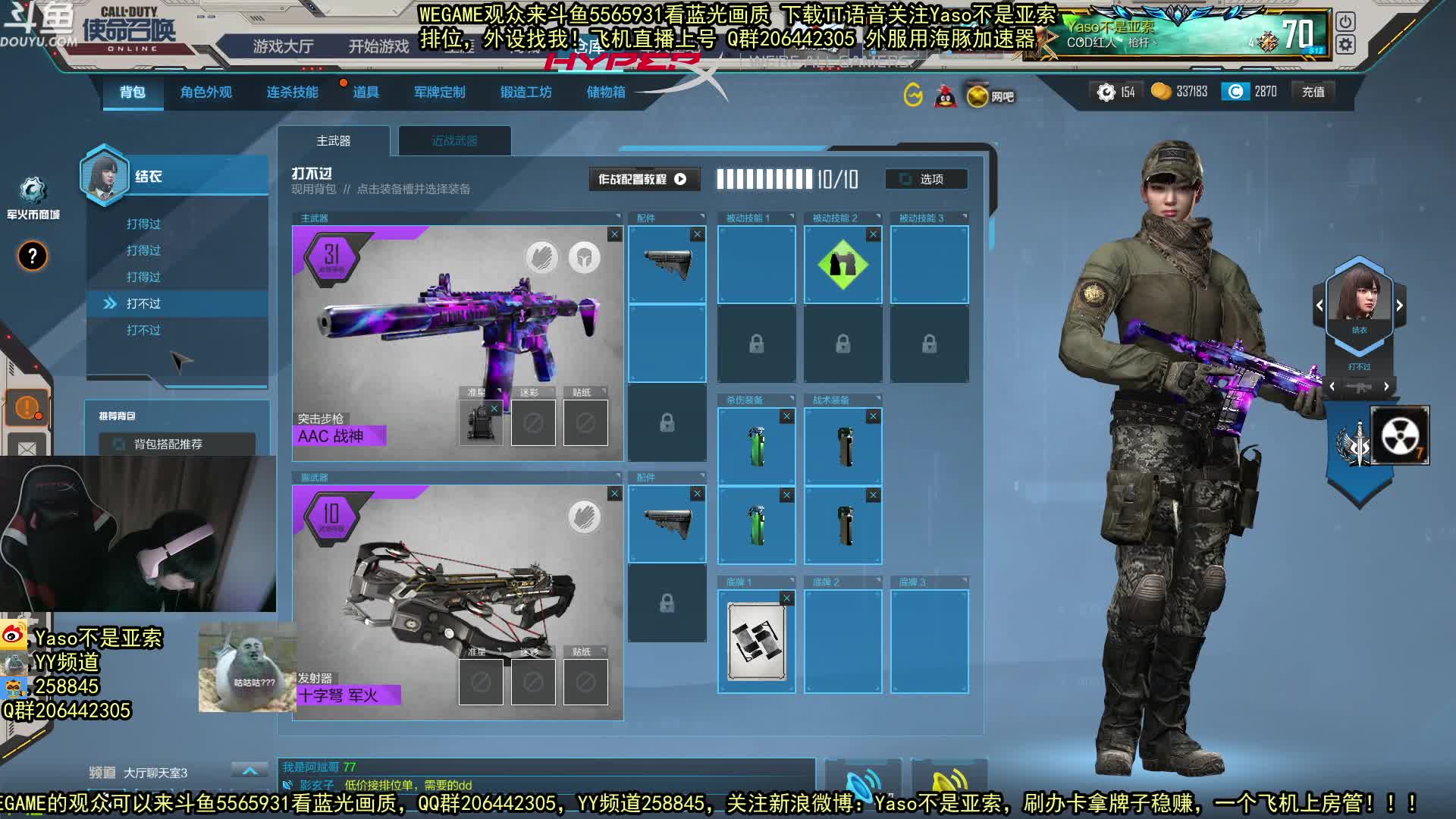Open 背包搭配推荐 loadout recommendations
This screenshot has height=819, width=1456.
[168, 444]
